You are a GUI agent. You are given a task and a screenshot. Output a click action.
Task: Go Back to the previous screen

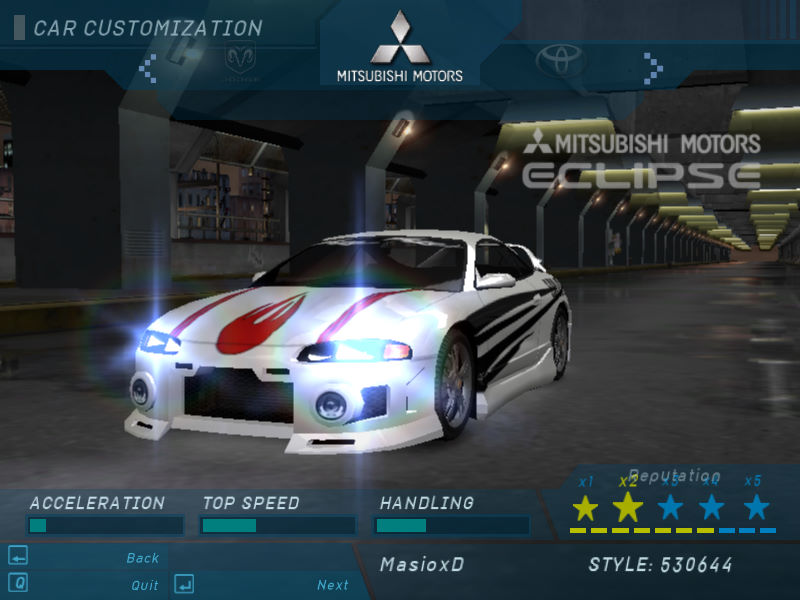coord(142,558)
